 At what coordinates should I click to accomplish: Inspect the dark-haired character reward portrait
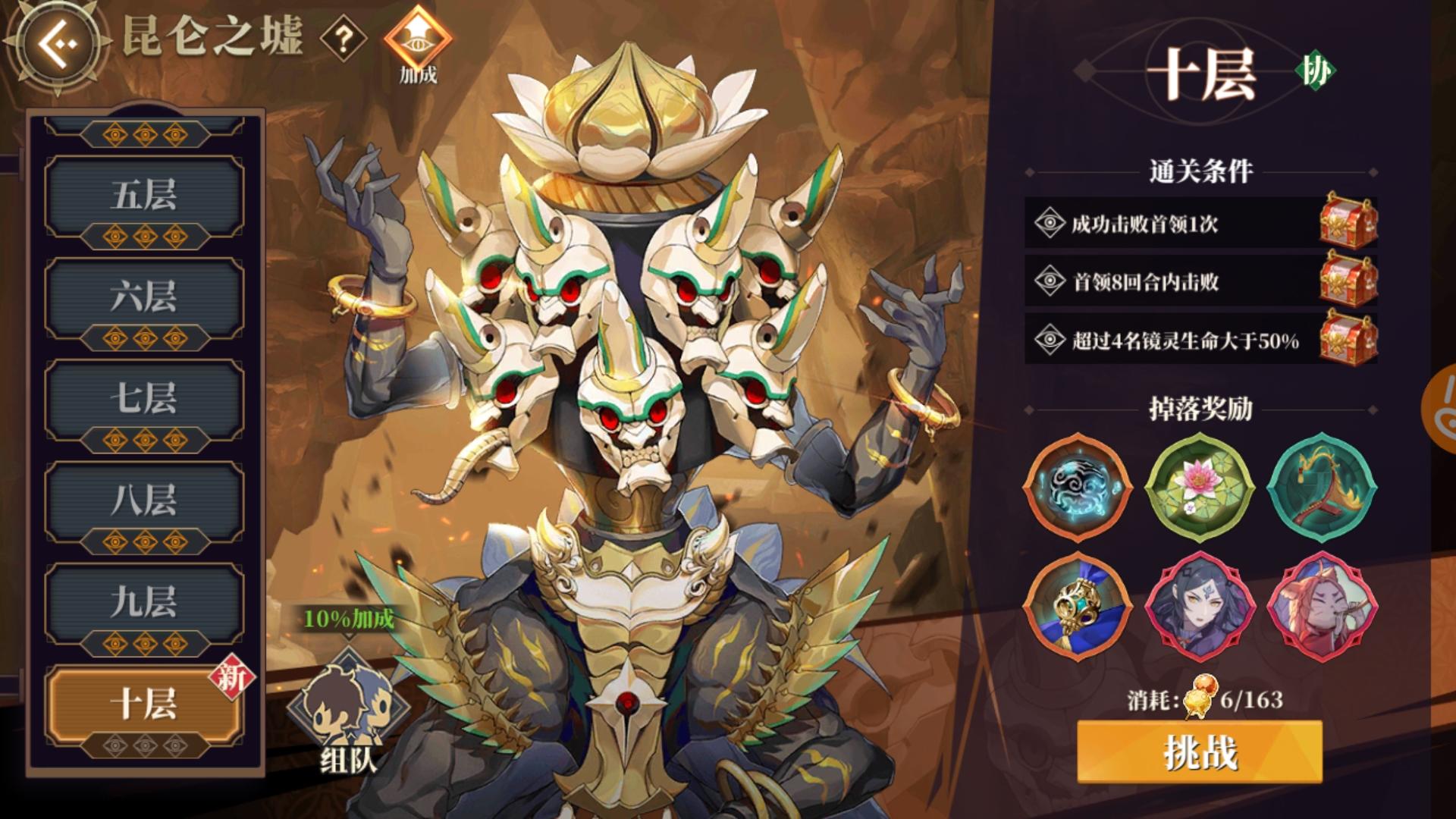(1200, 607)
